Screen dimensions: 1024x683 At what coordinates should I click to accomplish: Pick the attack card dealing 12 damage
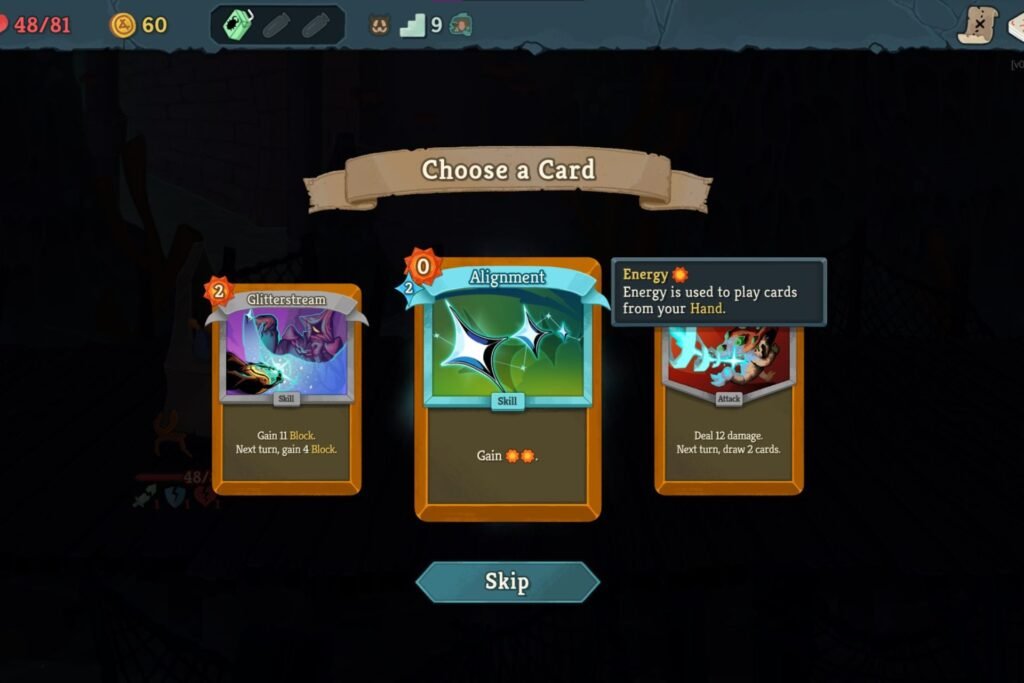(x=728, y=420)
